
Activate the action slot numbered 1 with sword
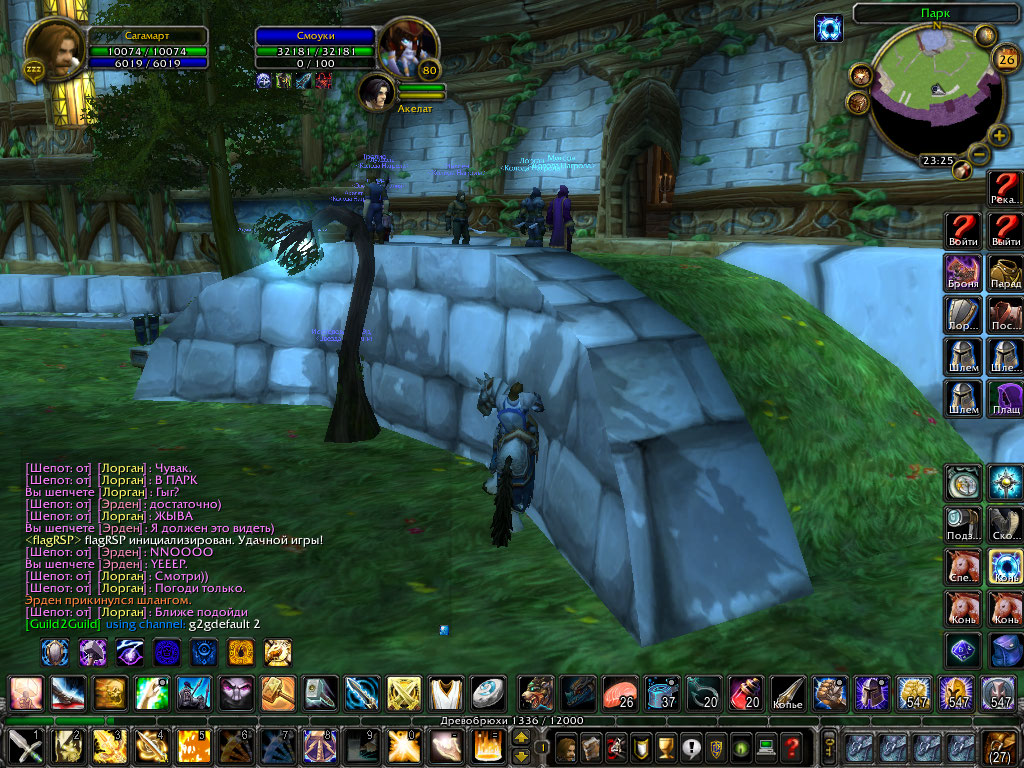[x=24, y=747]
